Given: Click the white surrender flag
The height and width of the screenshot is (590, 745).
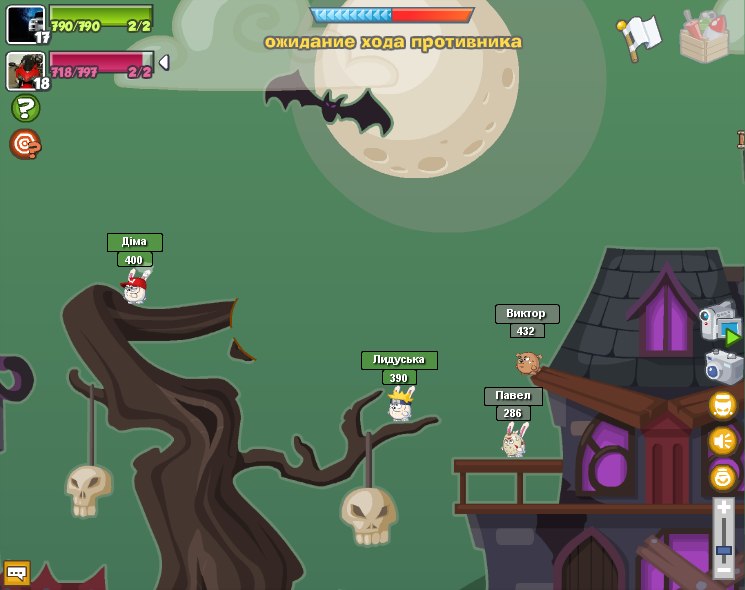Looking at the screenshot, I should [x=640, y=37].
